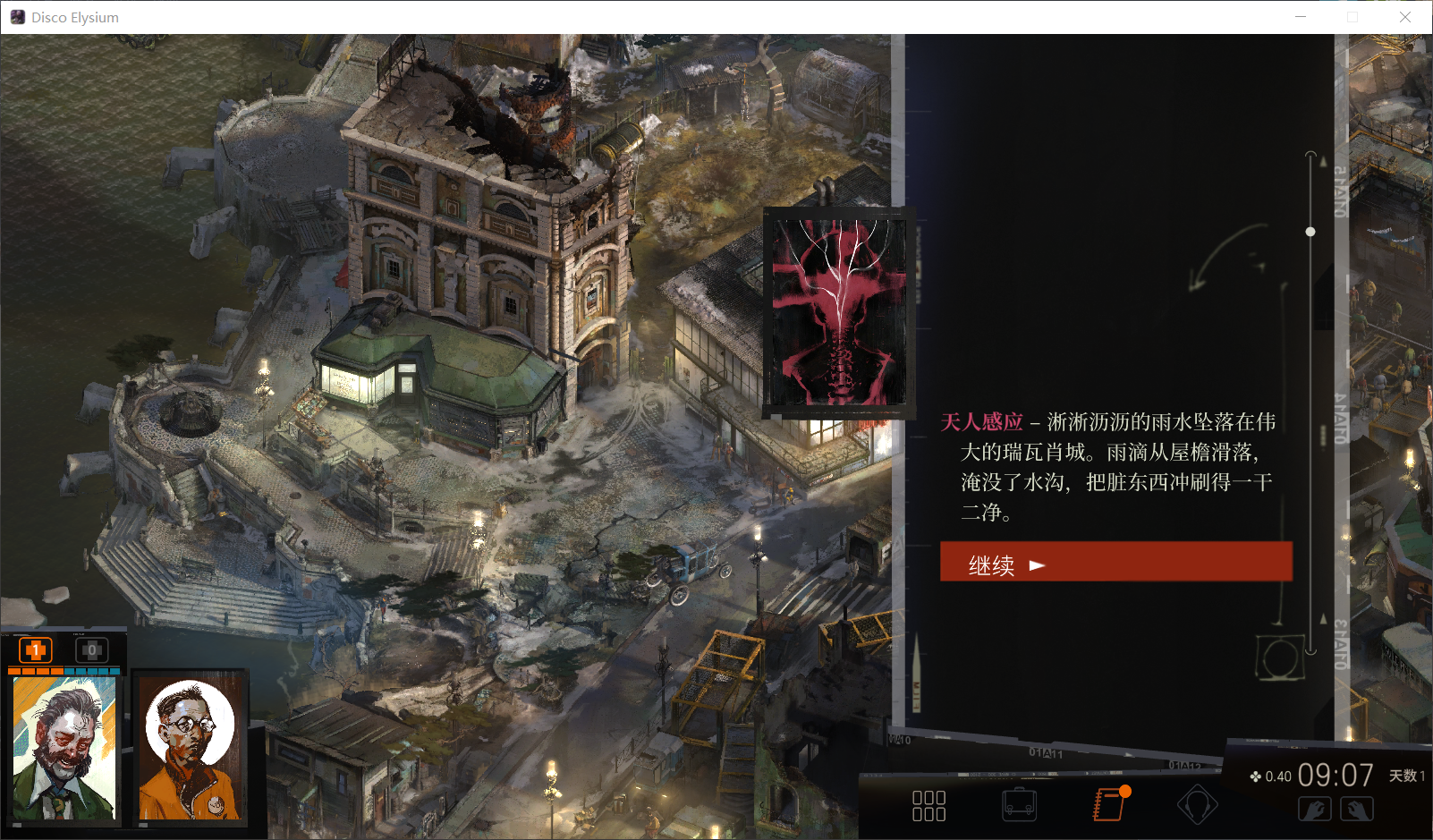
Task: Open the thought cabinet head icon
Action: click(1197, 805)
